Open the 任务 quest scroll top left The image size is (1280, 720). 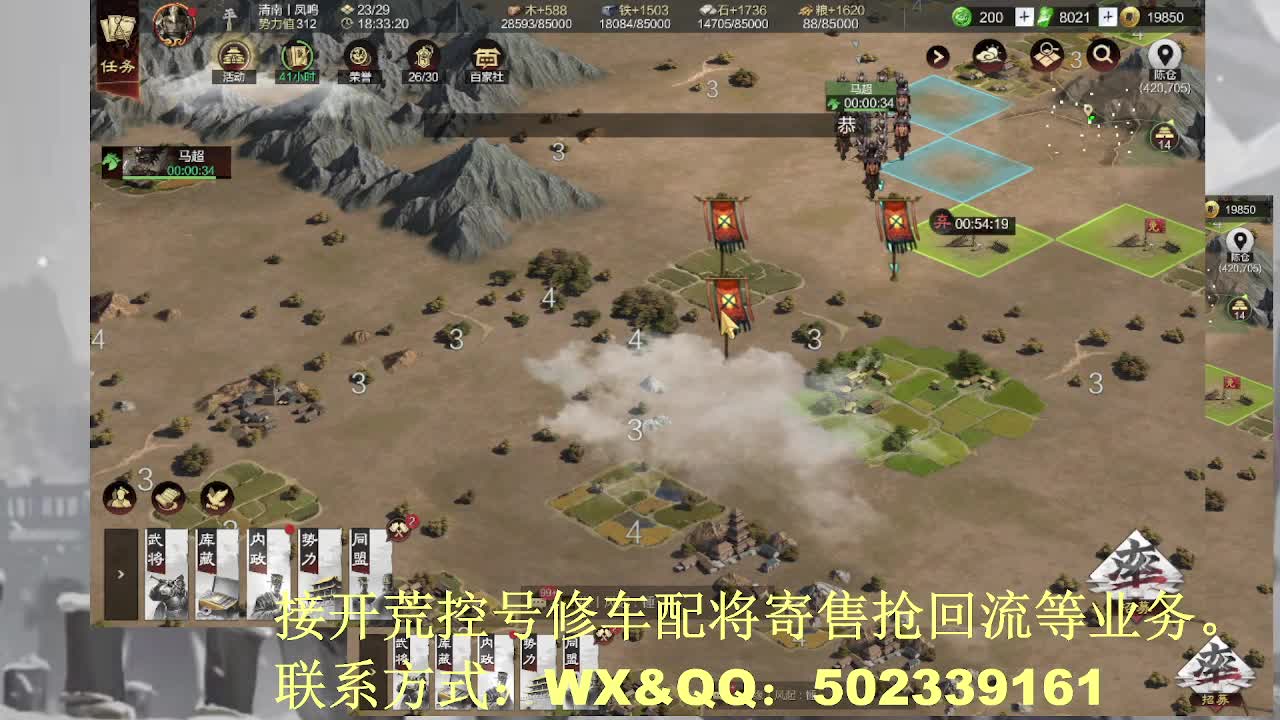(116, 45)
